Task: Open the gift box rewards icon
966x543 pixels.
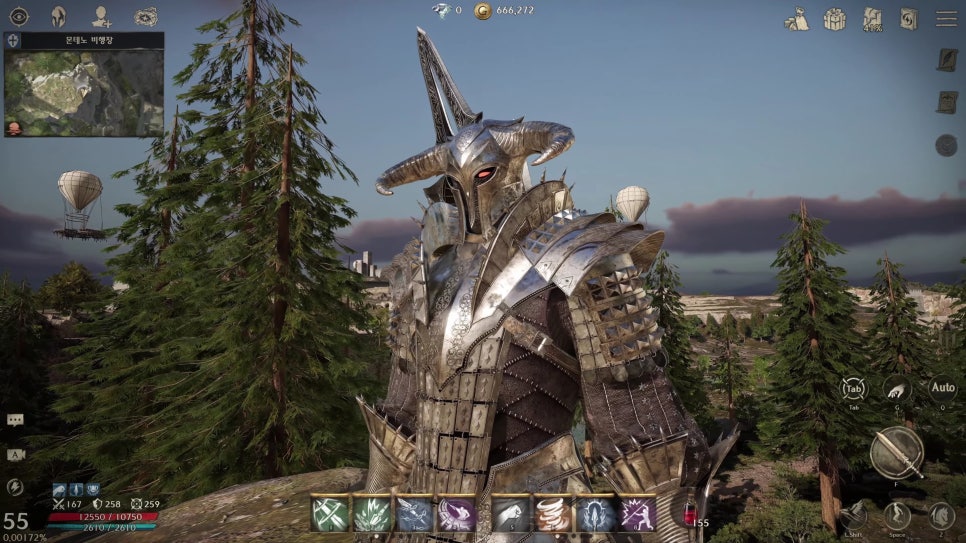Action: click(834, 19)
